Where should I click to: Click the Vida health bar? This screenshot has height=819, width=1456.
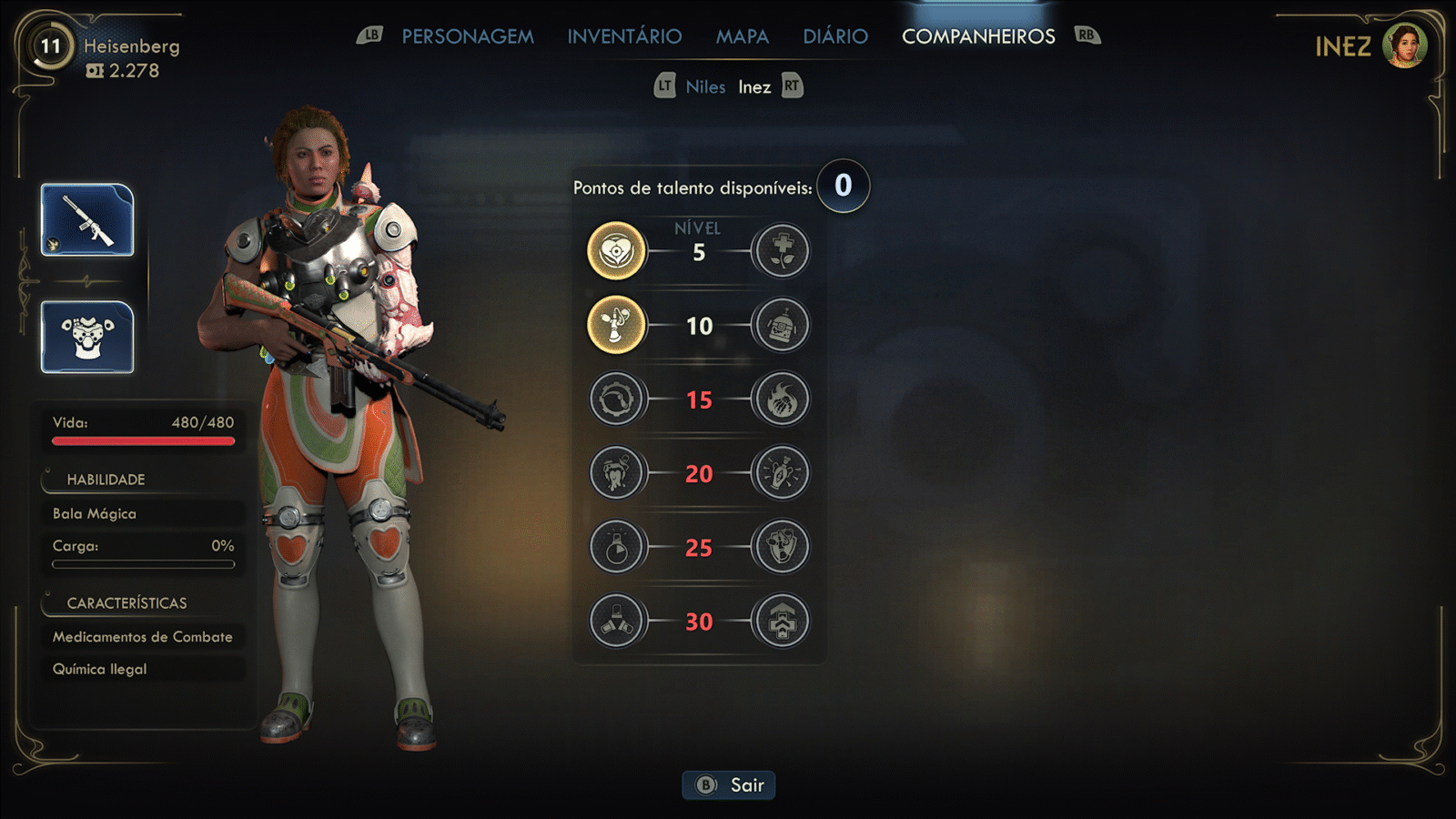pos(142,440)
